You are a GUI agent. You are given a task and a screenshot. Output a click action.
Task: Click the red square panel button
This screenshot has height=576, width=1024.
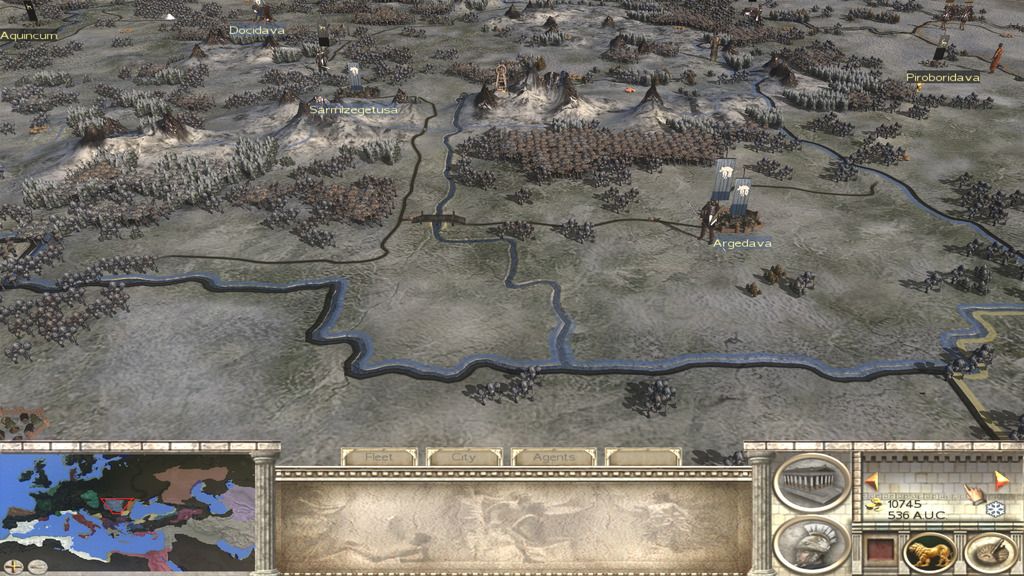878,551
